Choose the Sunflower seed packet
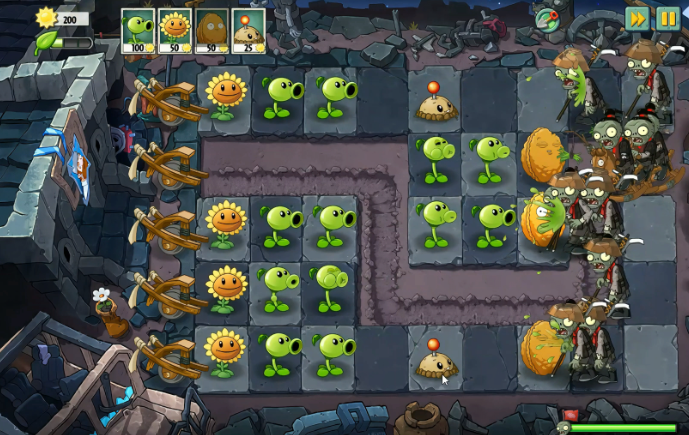689x435 pixels. pos(175,30)
